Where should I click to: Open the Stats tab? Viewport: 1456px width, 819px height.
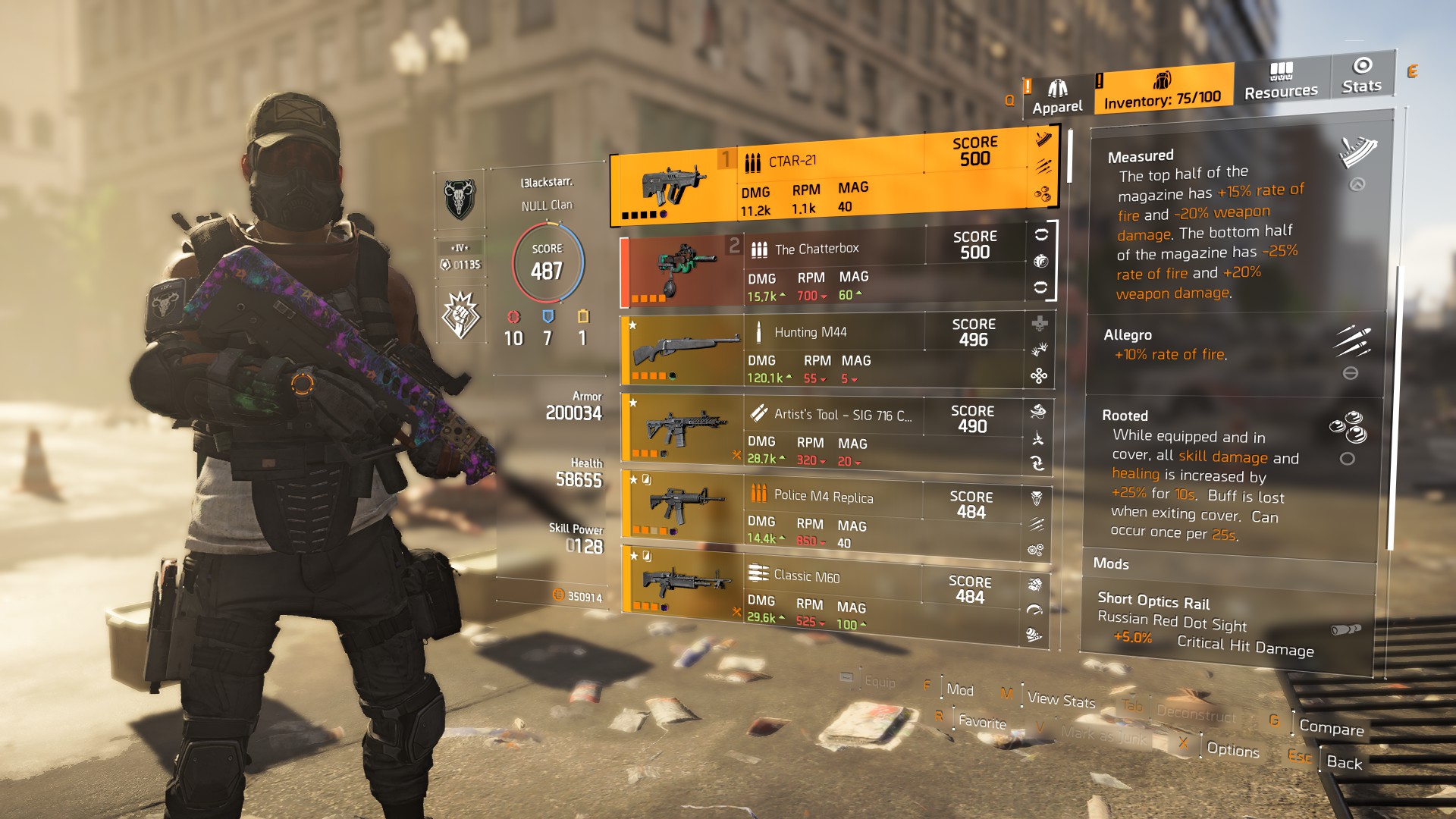click(1361, 76)
